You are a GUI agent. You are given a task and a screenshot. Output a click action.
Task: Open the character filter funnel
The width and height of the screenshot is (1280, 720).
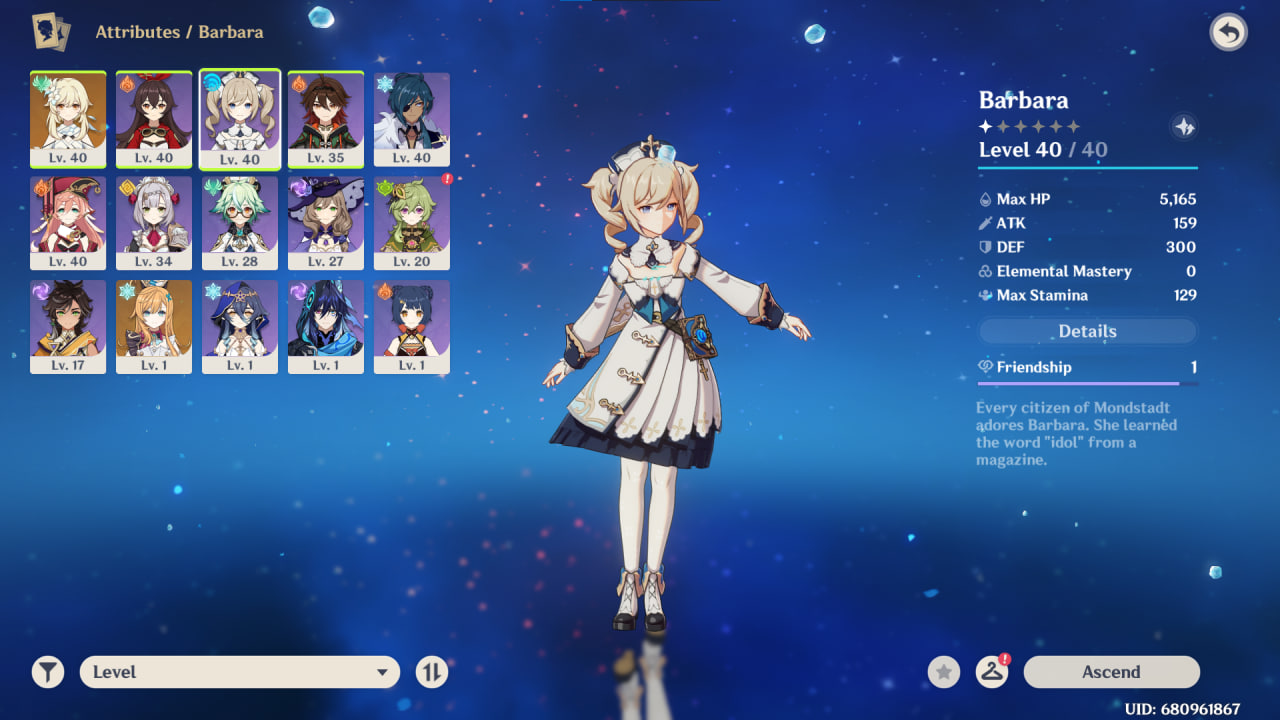[47, 672]
